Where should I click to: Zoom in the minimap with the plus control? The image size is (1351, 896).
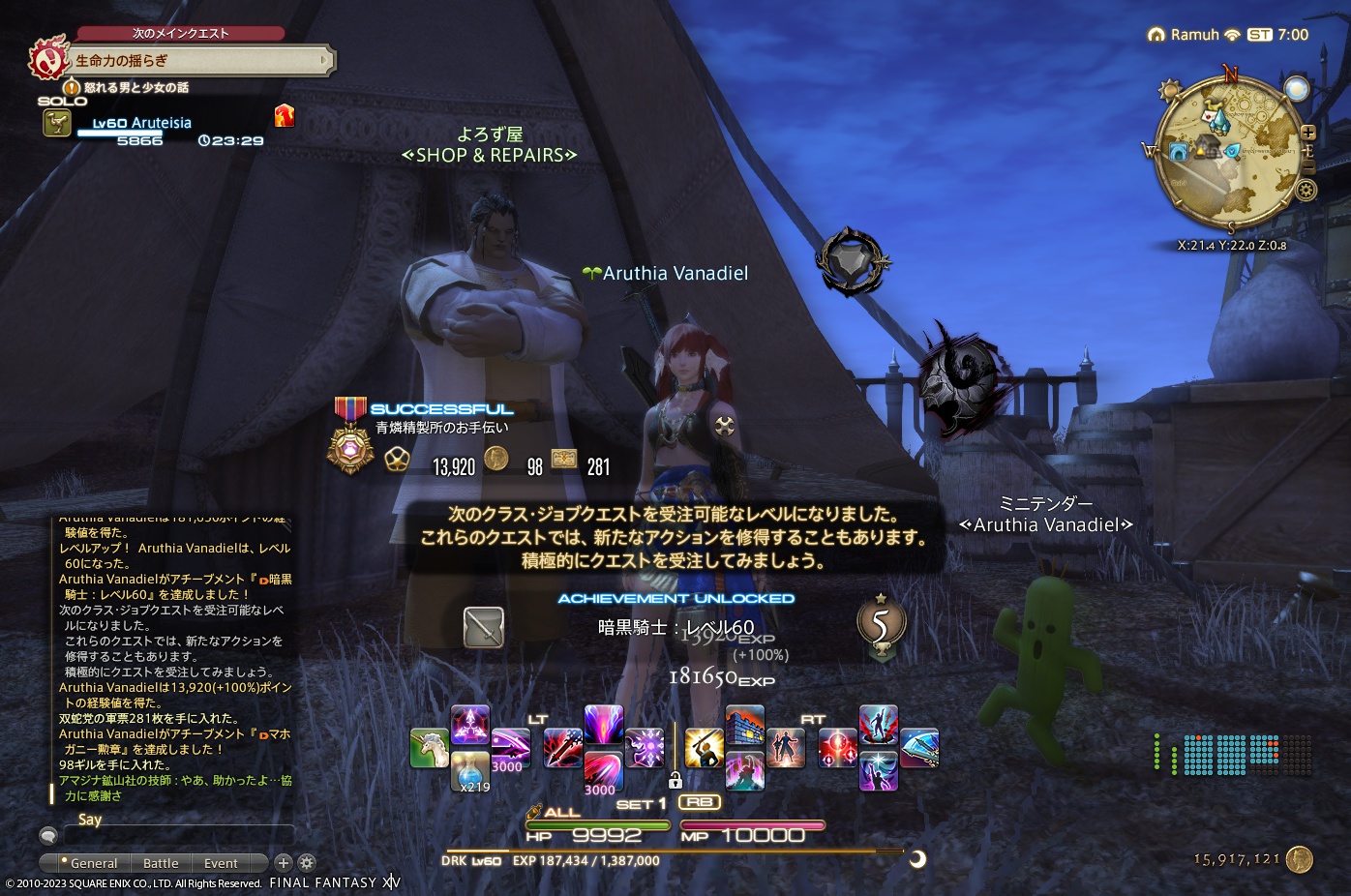point(1309,132)
